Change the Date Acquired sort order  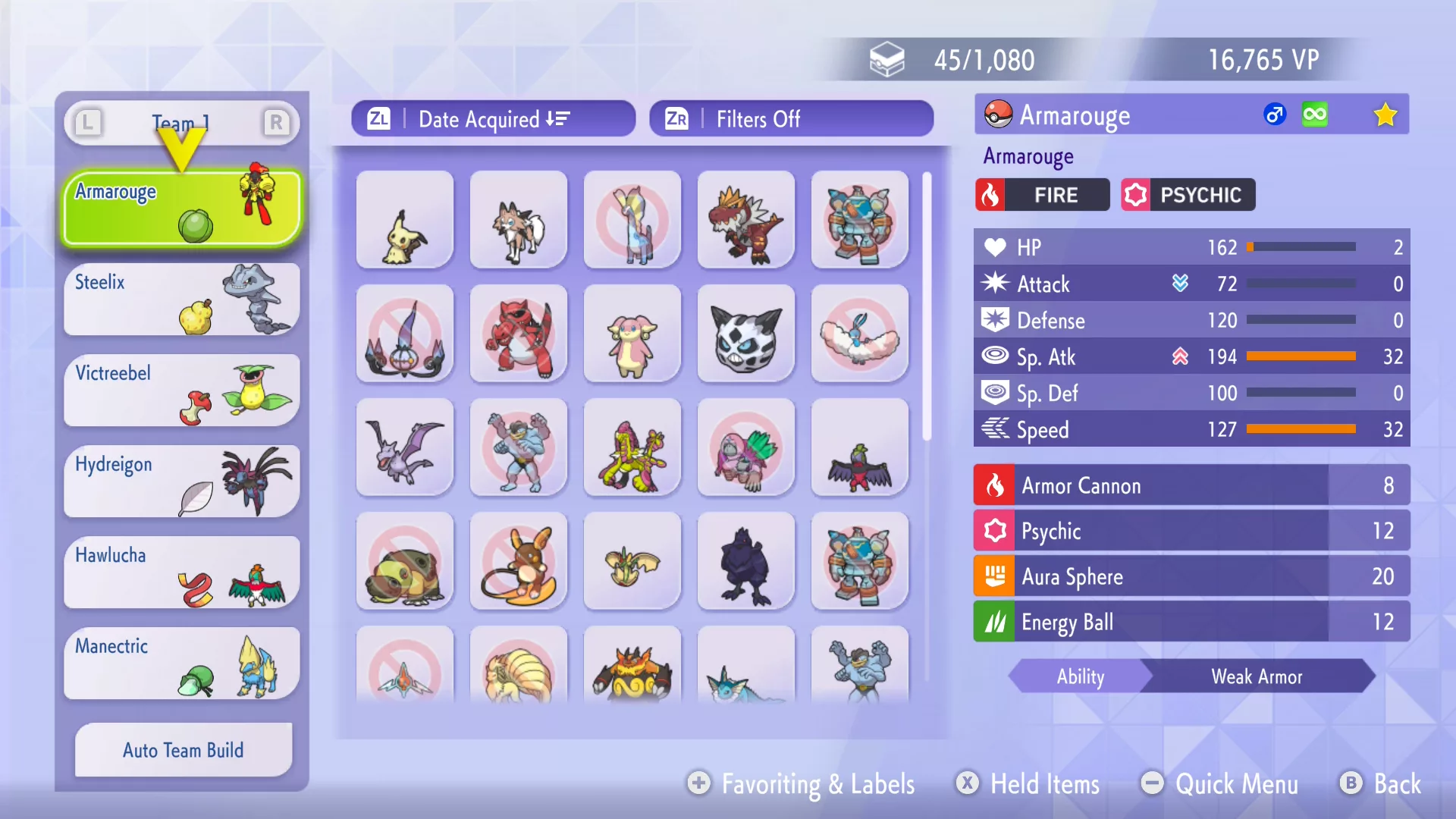point(493,119)
